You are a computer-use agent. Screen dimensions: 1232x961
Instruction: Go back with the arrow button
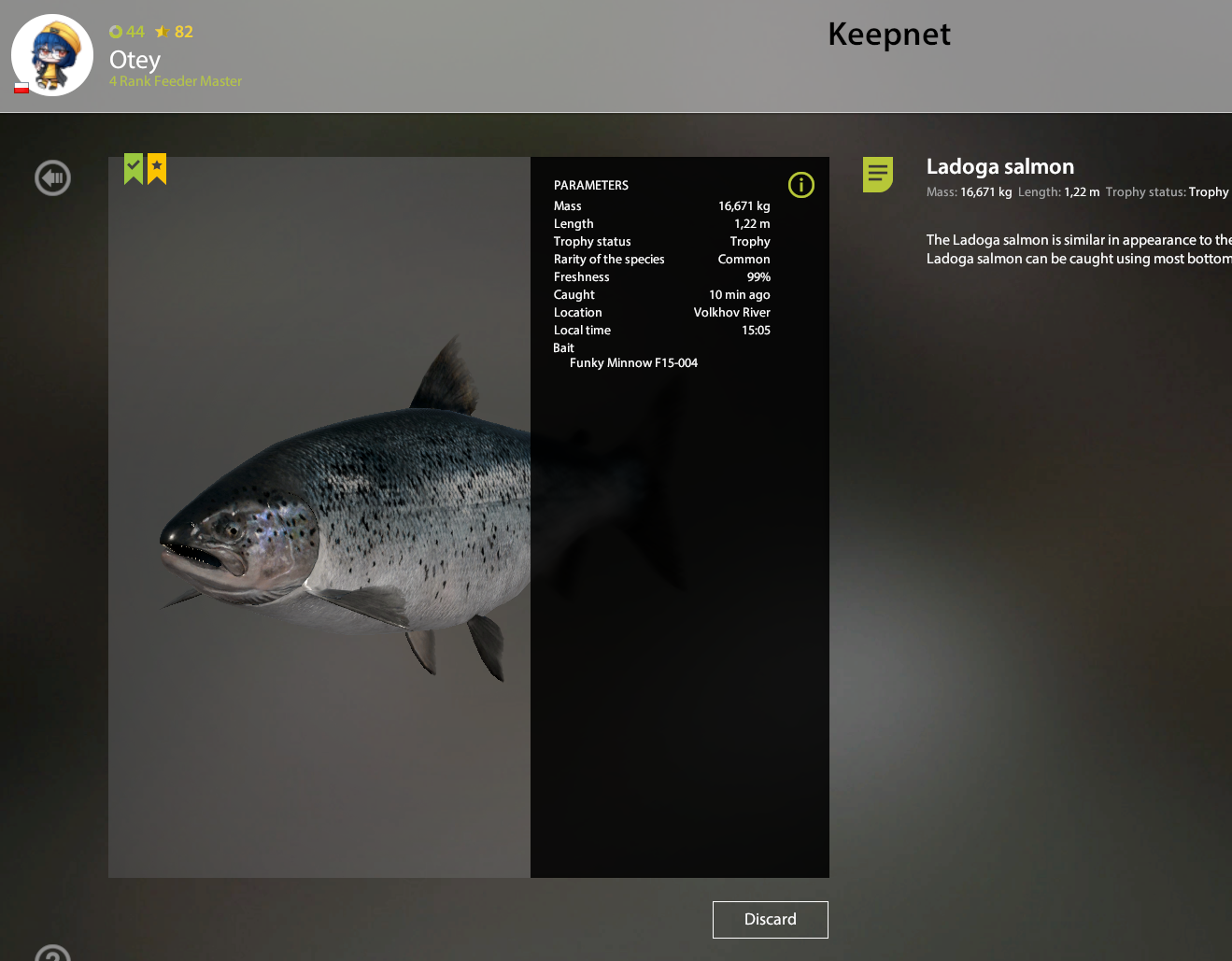tap(52, 177)
